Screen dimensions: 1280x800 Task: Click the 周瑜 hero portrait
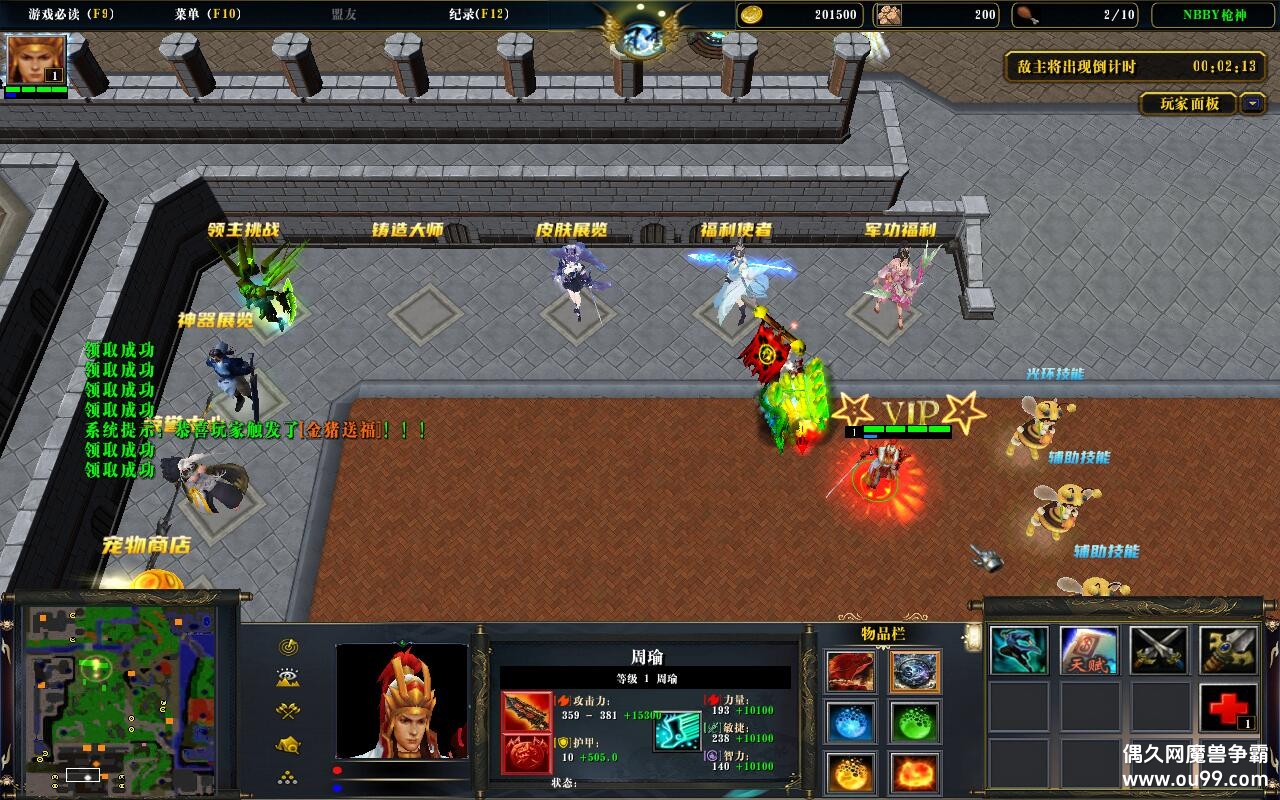coord(401,700)
